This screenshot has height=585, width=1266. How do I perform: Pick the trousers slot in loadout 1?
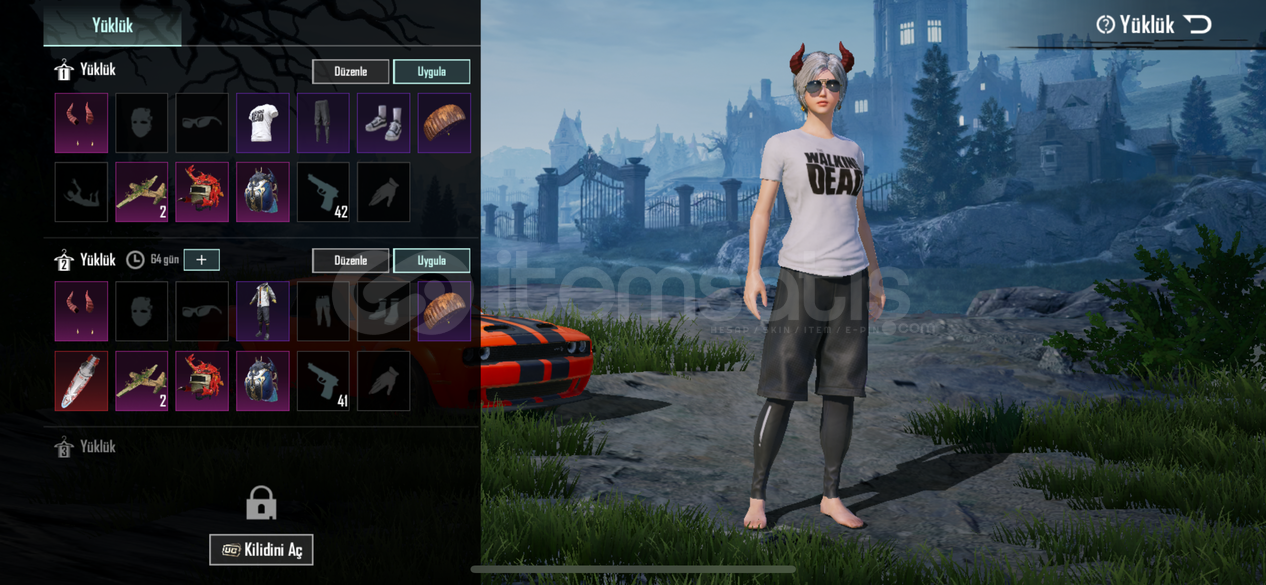coord(323,123)
